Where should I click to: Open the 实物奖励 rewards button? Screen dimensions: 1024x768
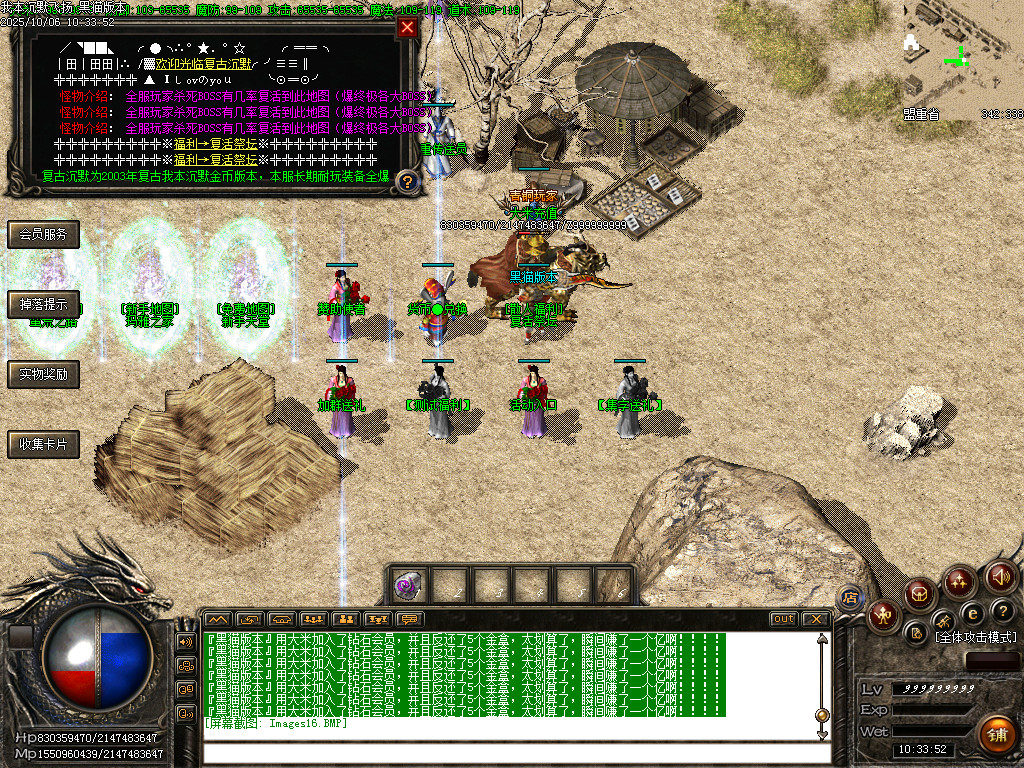[x=43, y=375]
